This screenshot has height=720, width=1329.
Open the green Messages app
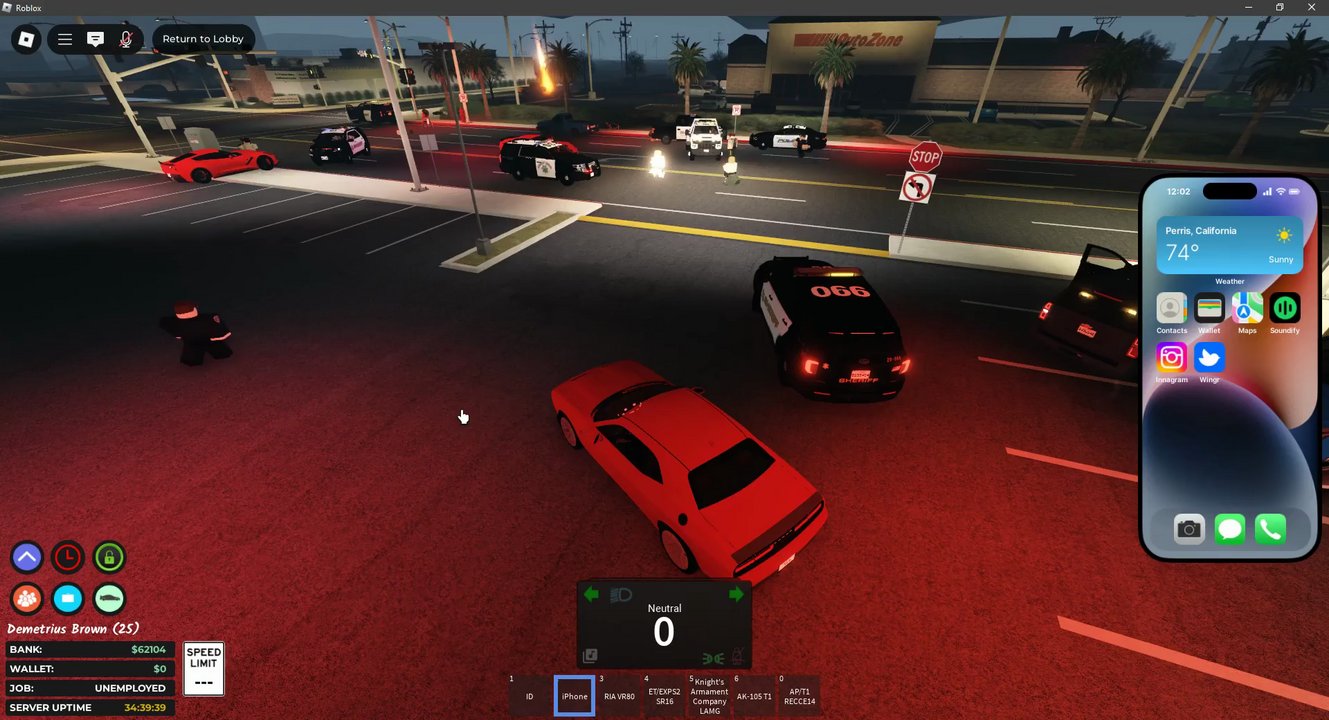(x=1230, y=529)
